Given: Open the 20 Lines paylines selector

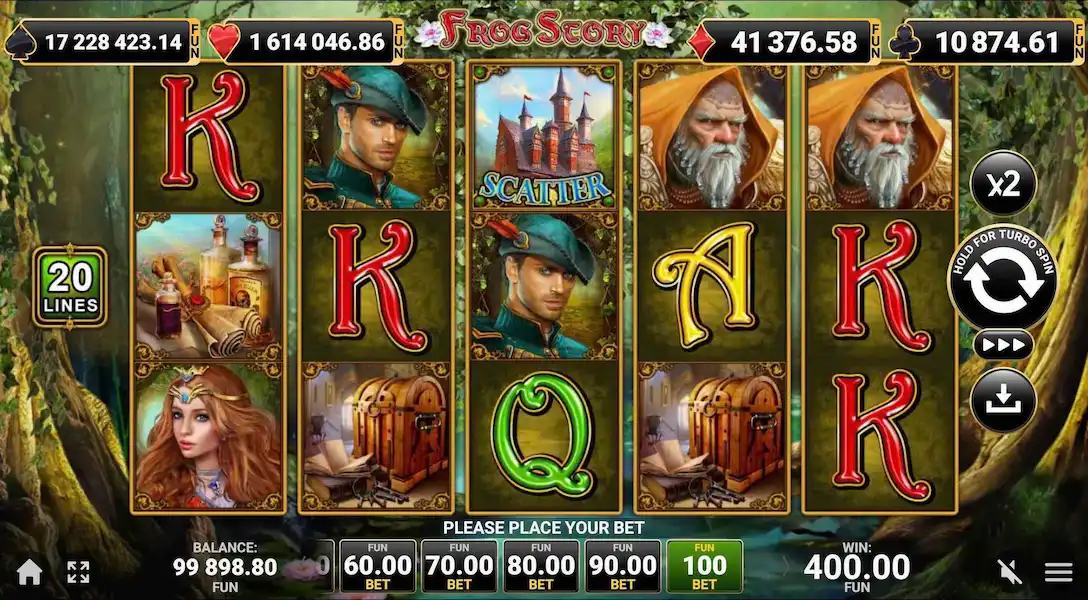Looking at the screenshot, I should 70,286.
